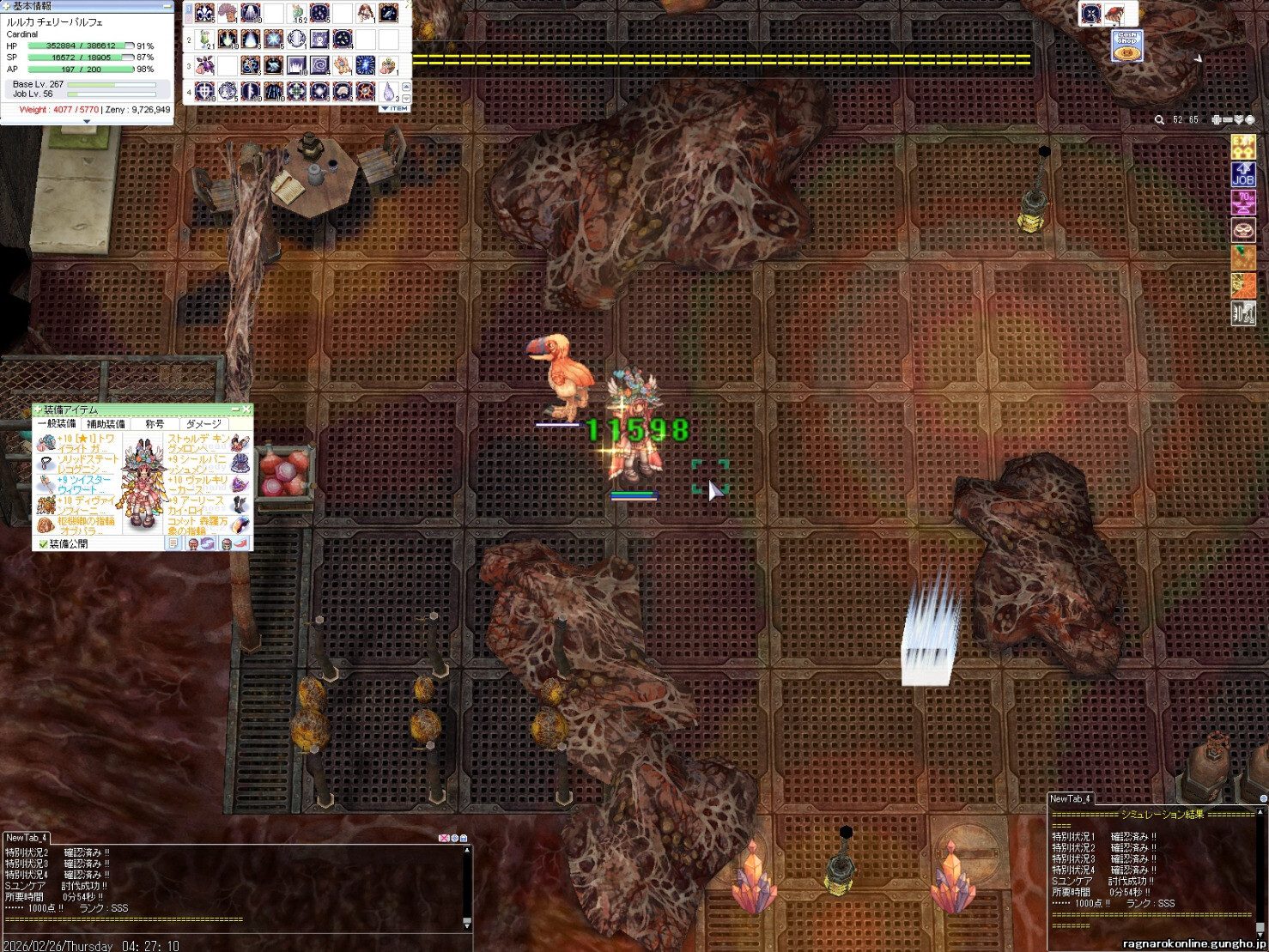Viewport: 1269px width, 952px height.
Task: Minimize the 基本情報 basic info window
Action: (166, 6)
